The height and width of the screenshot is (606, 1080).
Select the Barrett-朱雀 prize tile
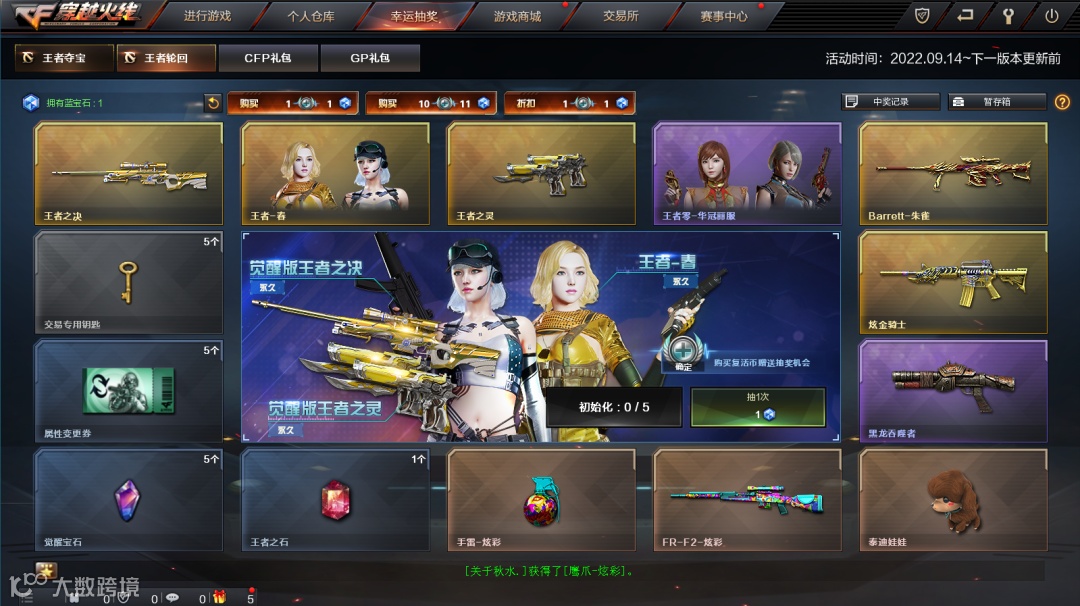coord(953,174)
